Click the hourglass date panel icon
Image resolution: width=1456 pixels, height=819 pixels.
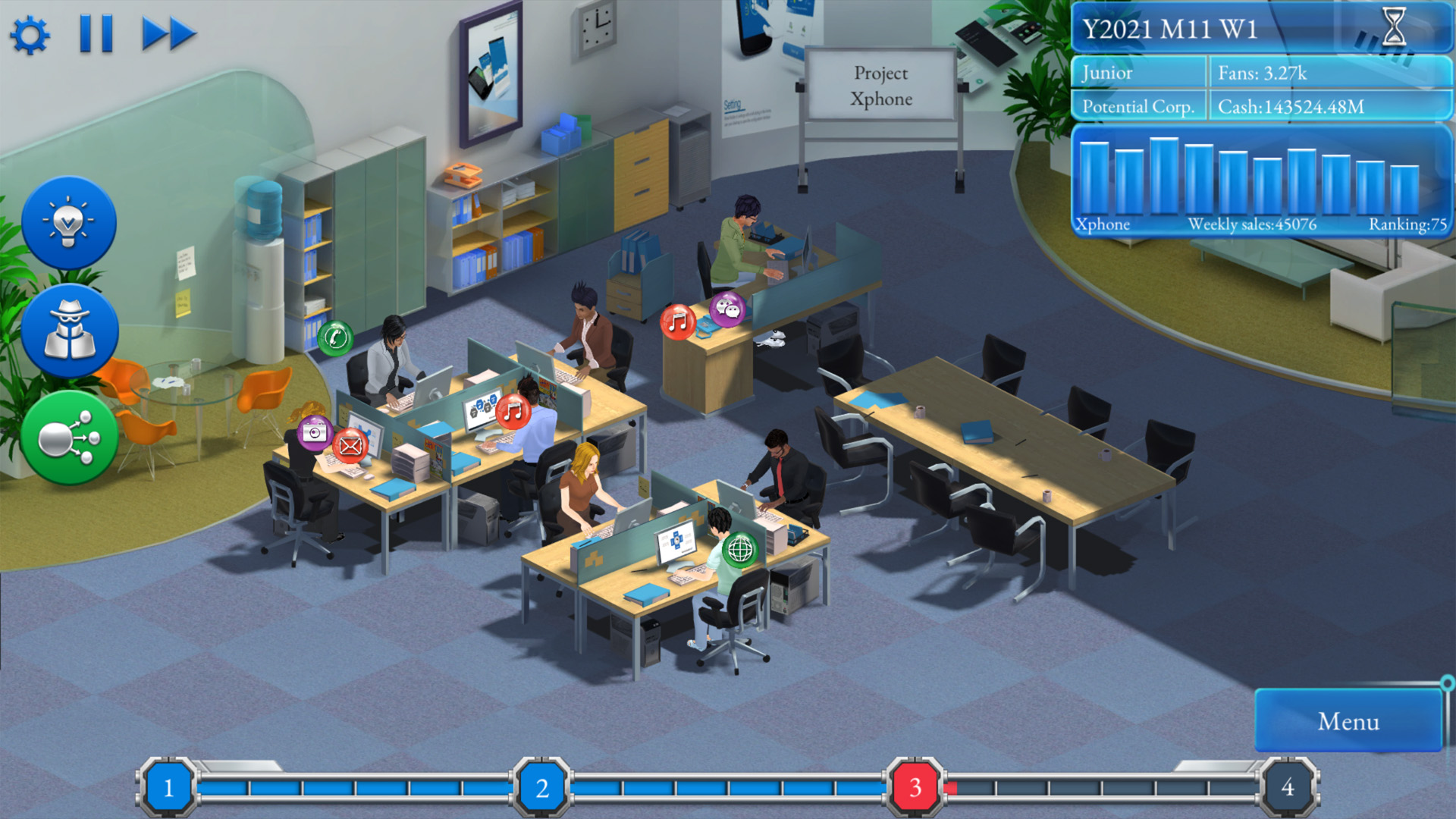tap(1394, 27)
